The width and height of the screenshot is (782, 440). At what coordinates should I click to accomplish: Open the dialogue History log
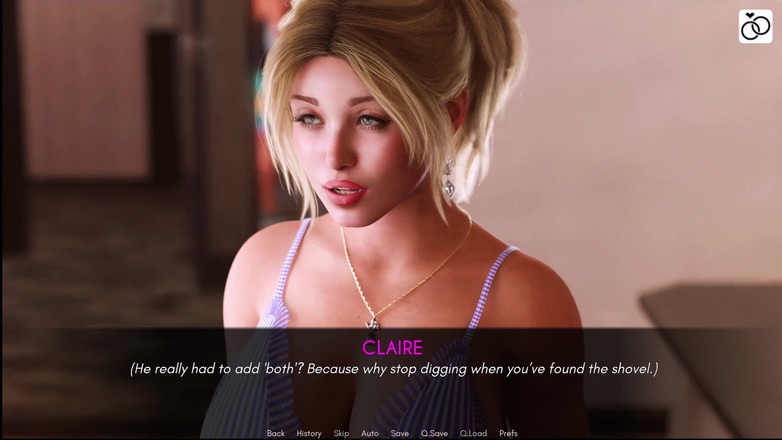[x=308, y=433]
